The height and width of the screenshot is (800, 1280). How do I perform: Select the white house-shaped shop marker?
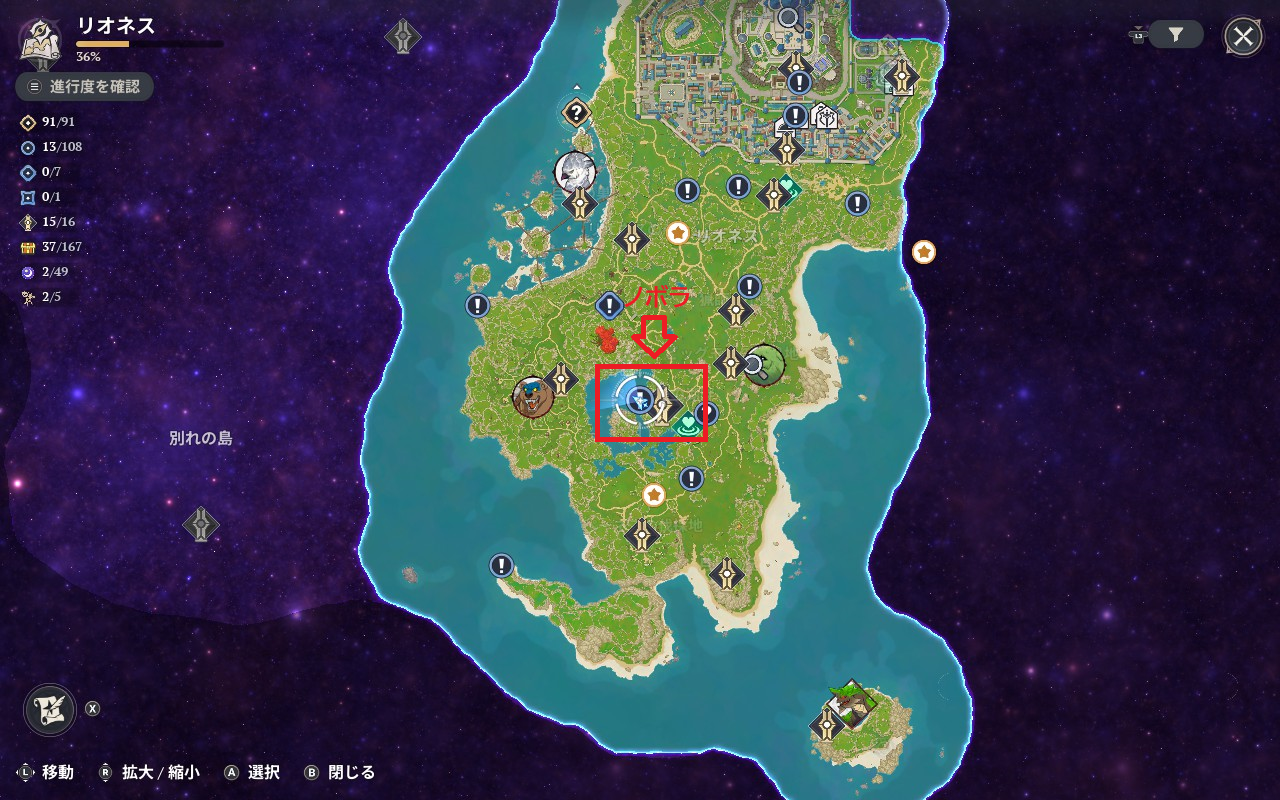825,116
